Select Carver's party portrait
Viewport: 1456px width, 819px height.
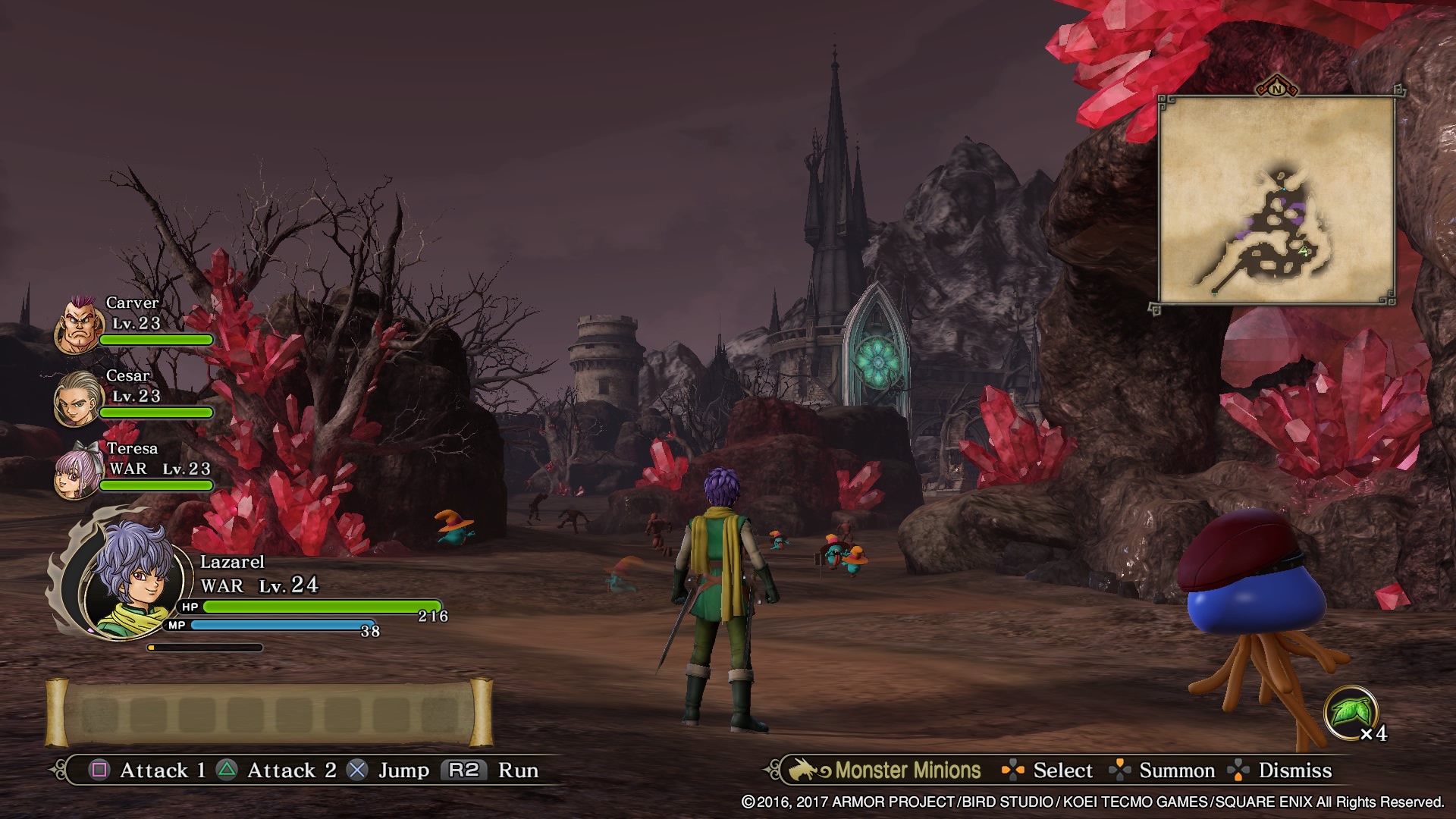[x=79, y=326]
